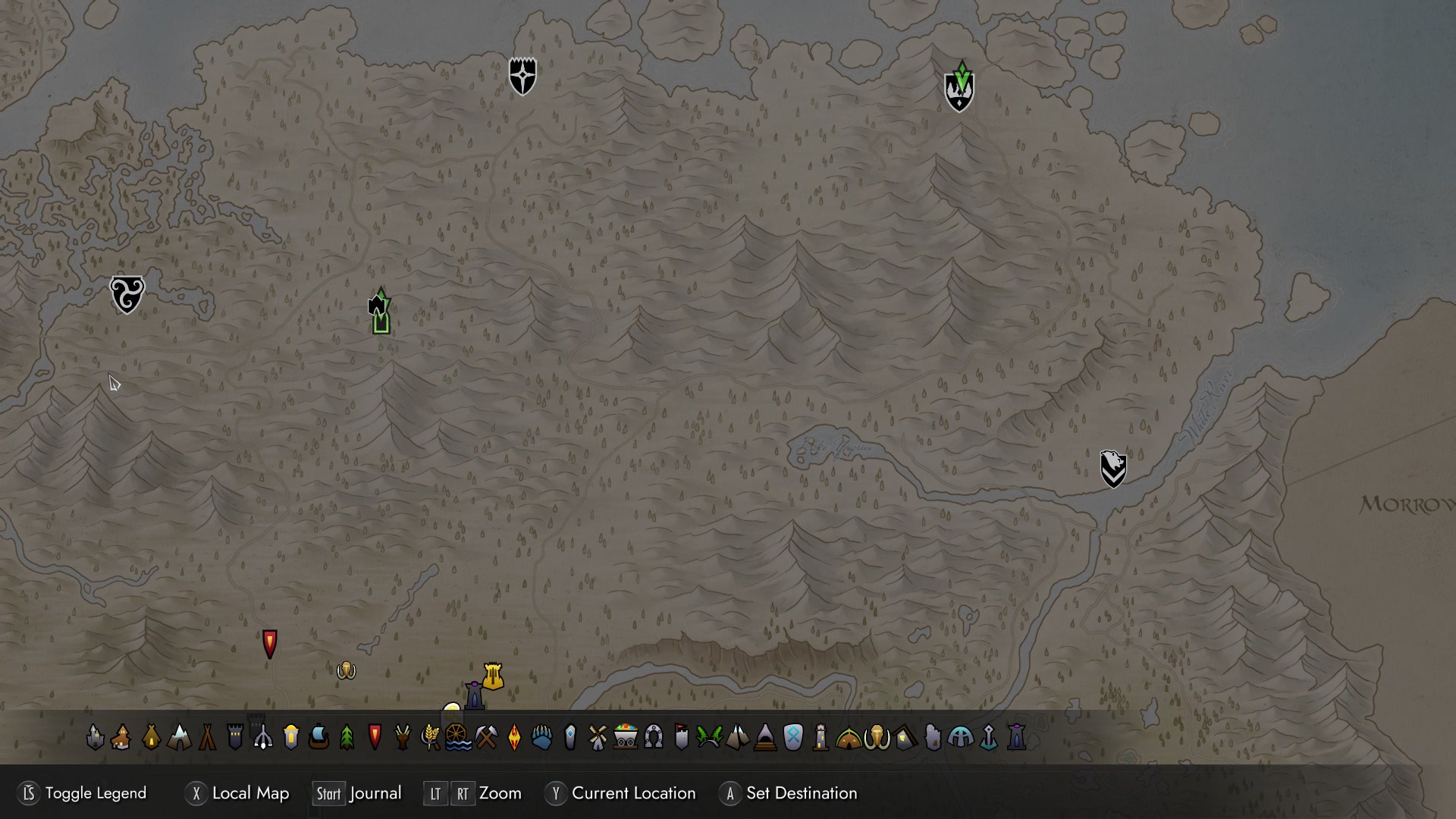Select the blue rune shield legend icon
The image size is (1456, 819).
pos(792,736)
